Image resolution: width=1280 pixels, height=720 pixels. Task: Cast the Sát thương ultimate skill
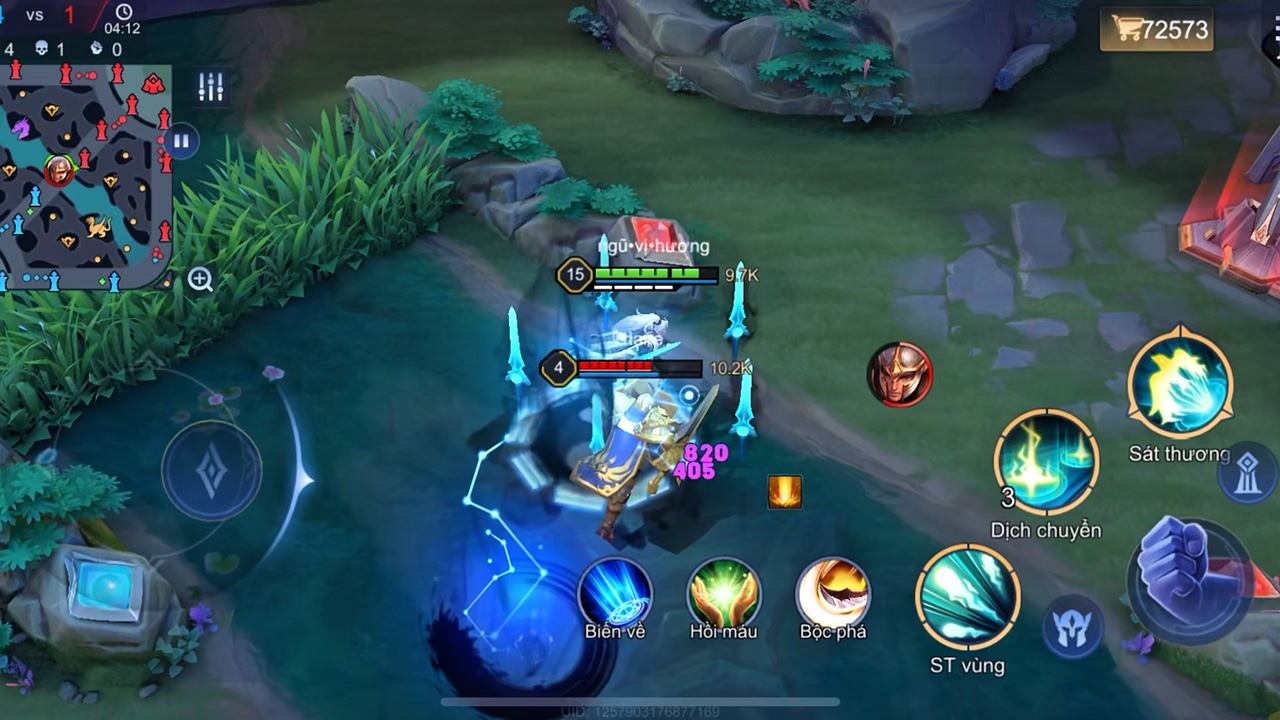coord(1180,385)
